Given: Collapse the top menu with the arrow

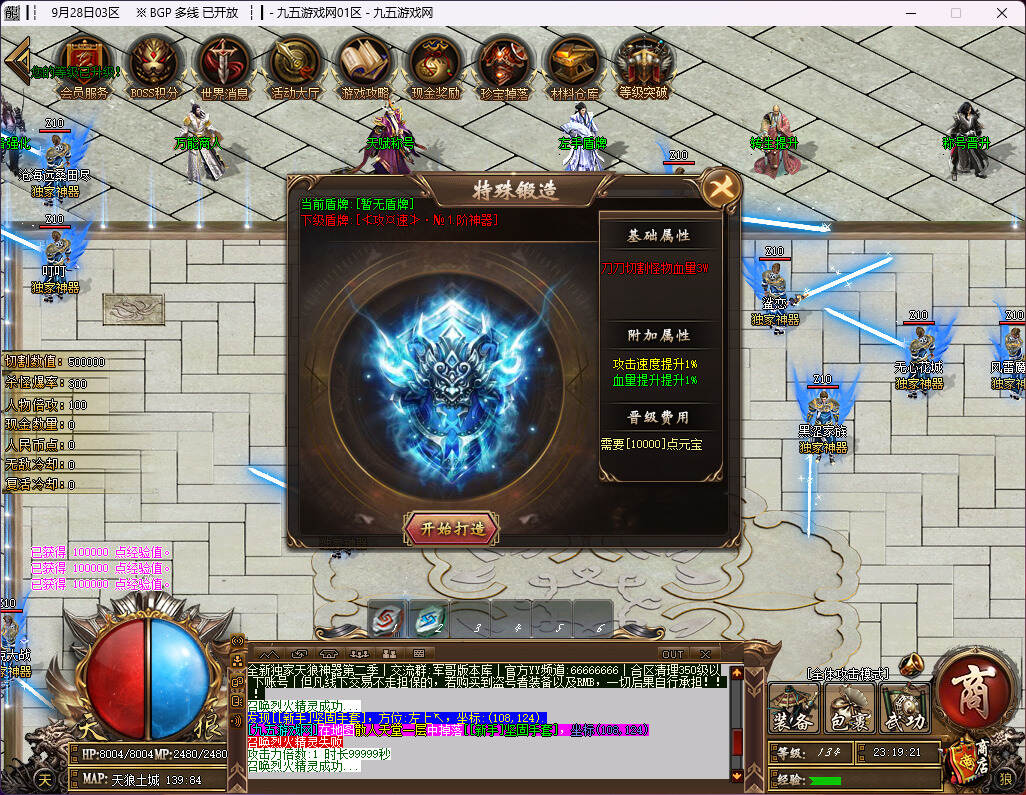Looking at the screenshot, I should 15,58.
